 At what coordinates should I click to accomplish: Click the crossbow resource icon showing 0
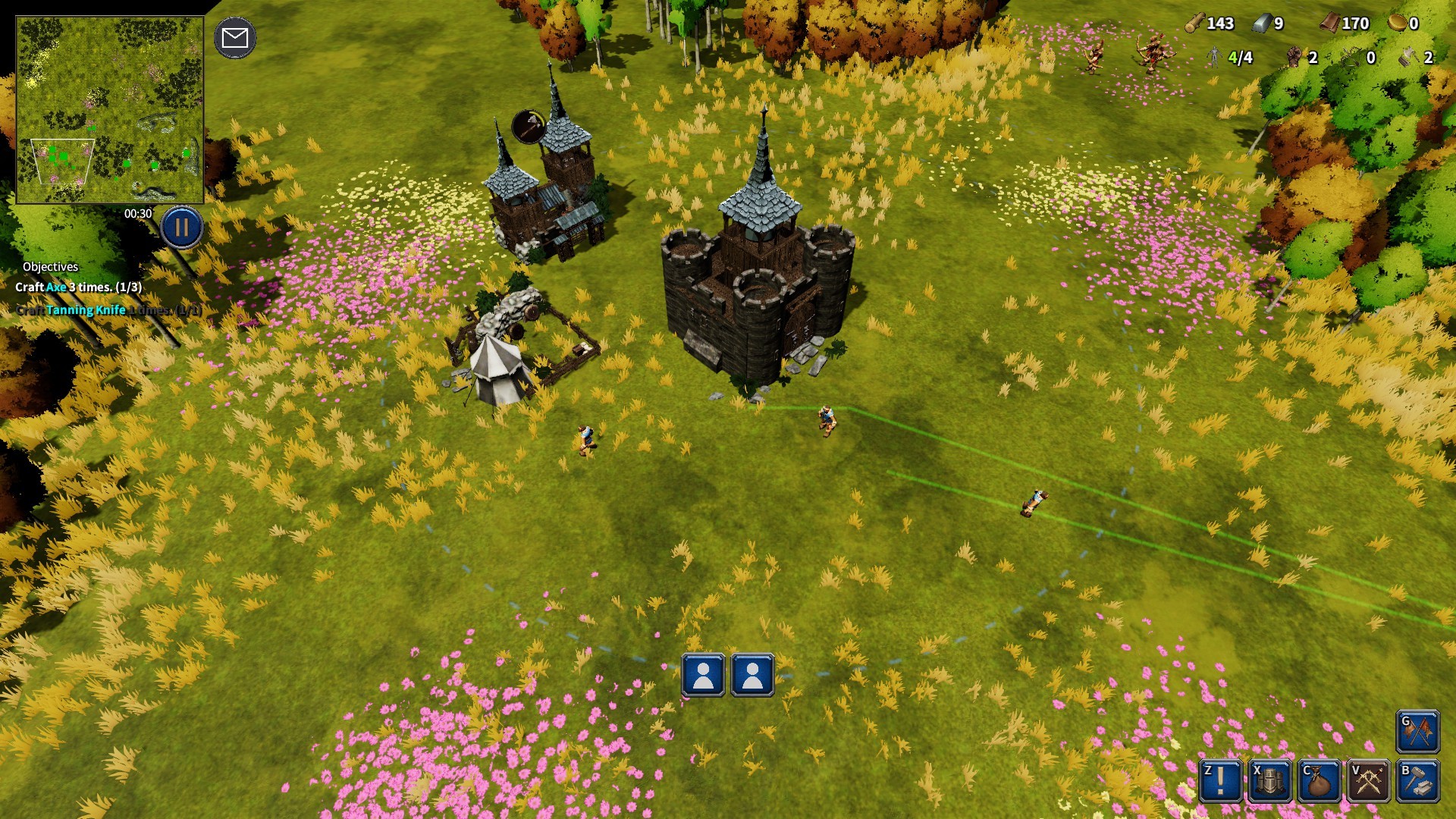[1349, 57]
